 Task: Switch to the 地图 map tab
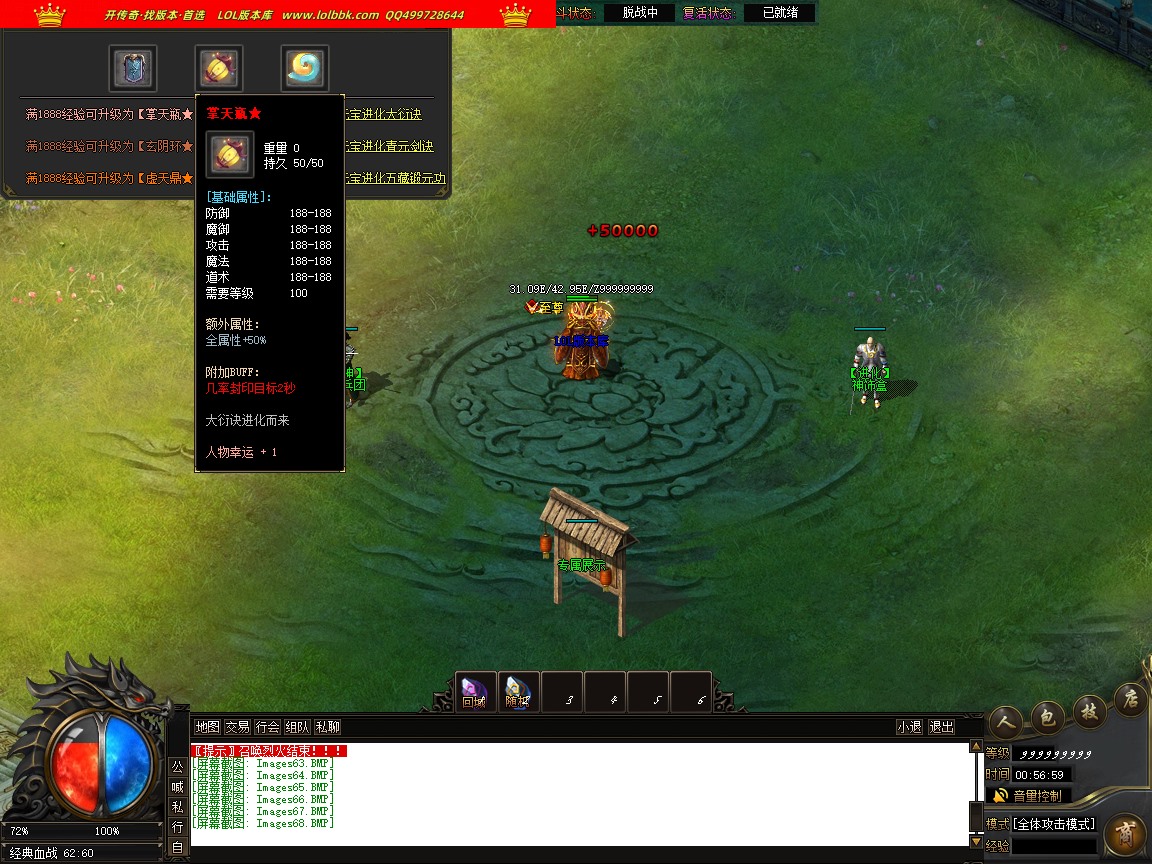(x=207, y=727)
